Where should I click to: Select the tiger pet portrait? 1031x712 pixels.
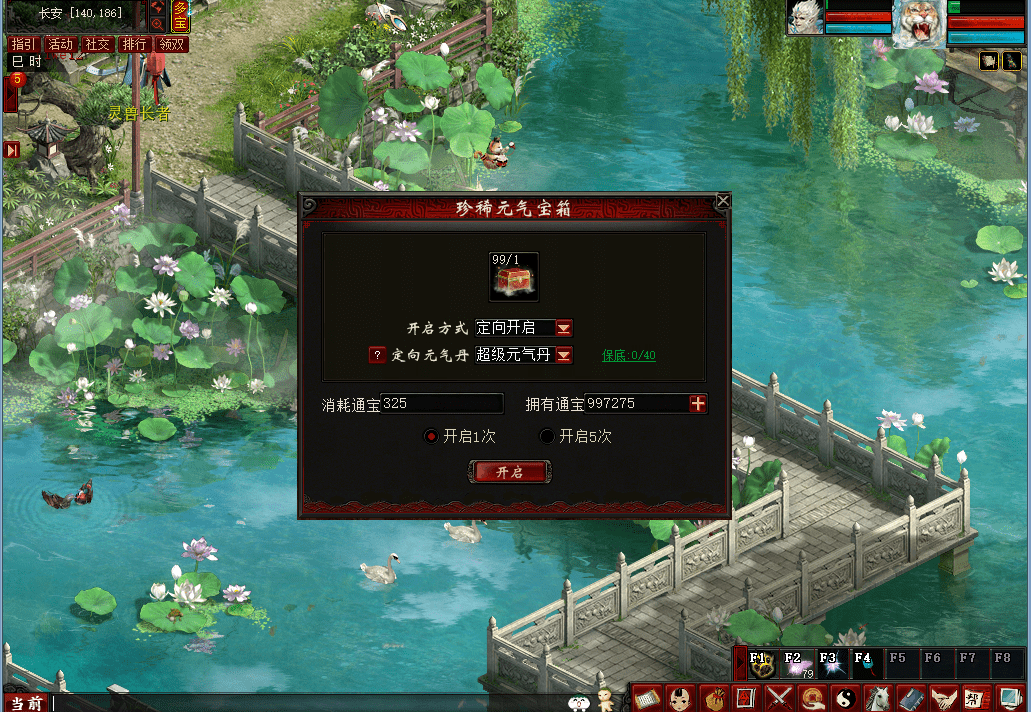919,23
